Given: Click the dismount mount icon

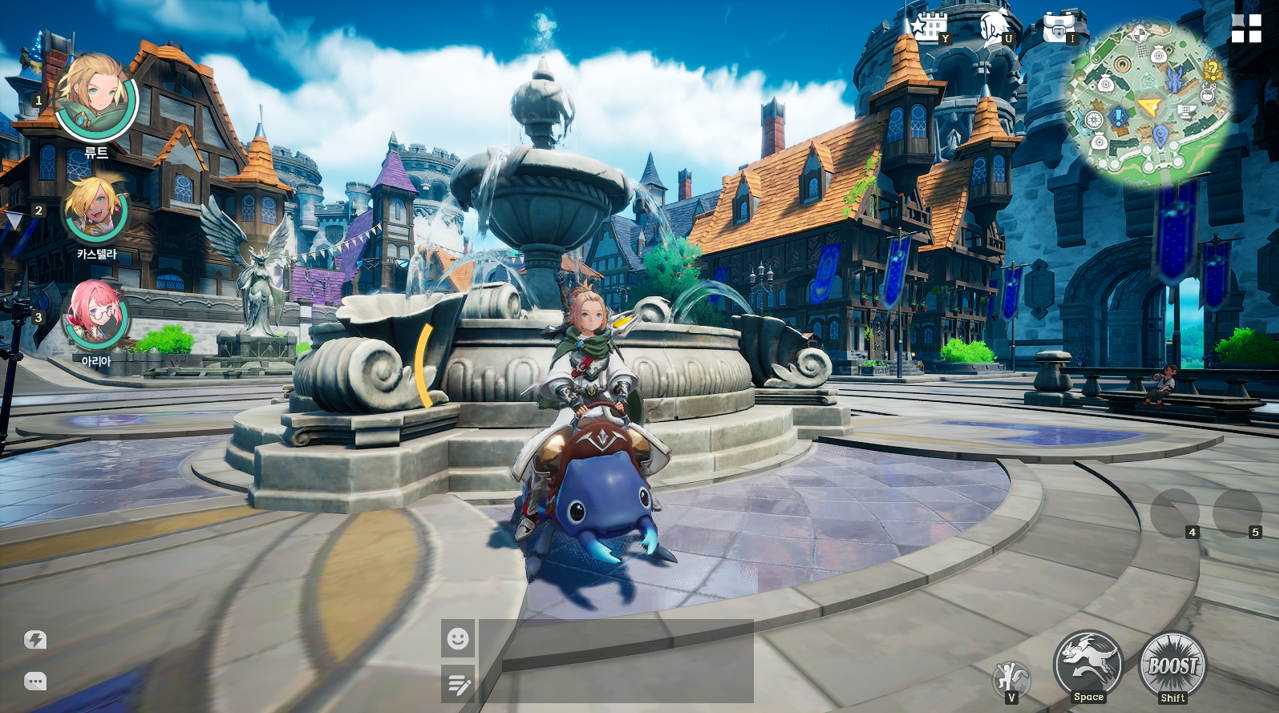Looking at the screenshot, I should [x=1010, y=678].
